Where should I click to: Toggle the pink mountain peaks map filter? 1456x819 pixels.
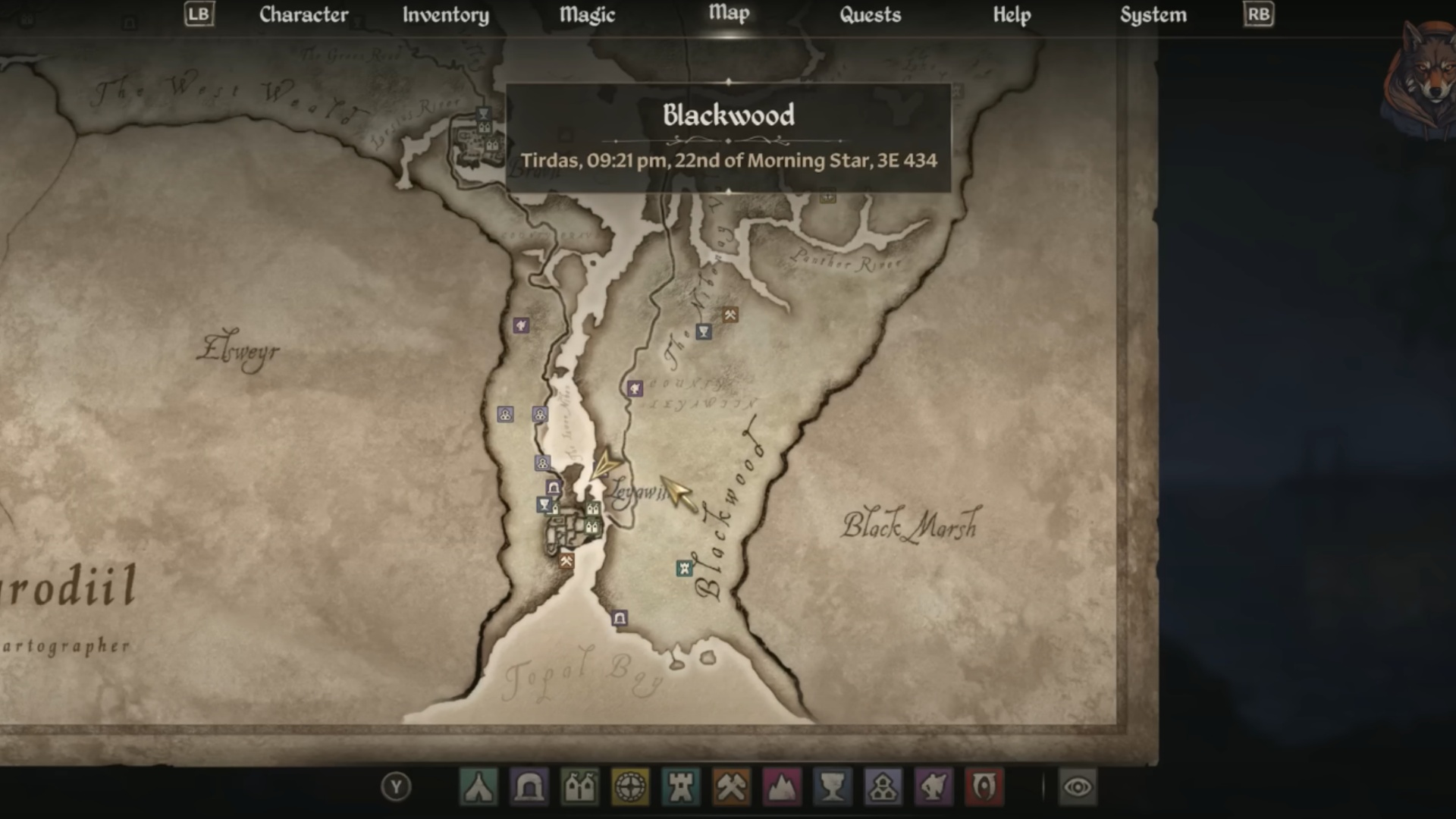pyautogui.click(x=782, y=787)
